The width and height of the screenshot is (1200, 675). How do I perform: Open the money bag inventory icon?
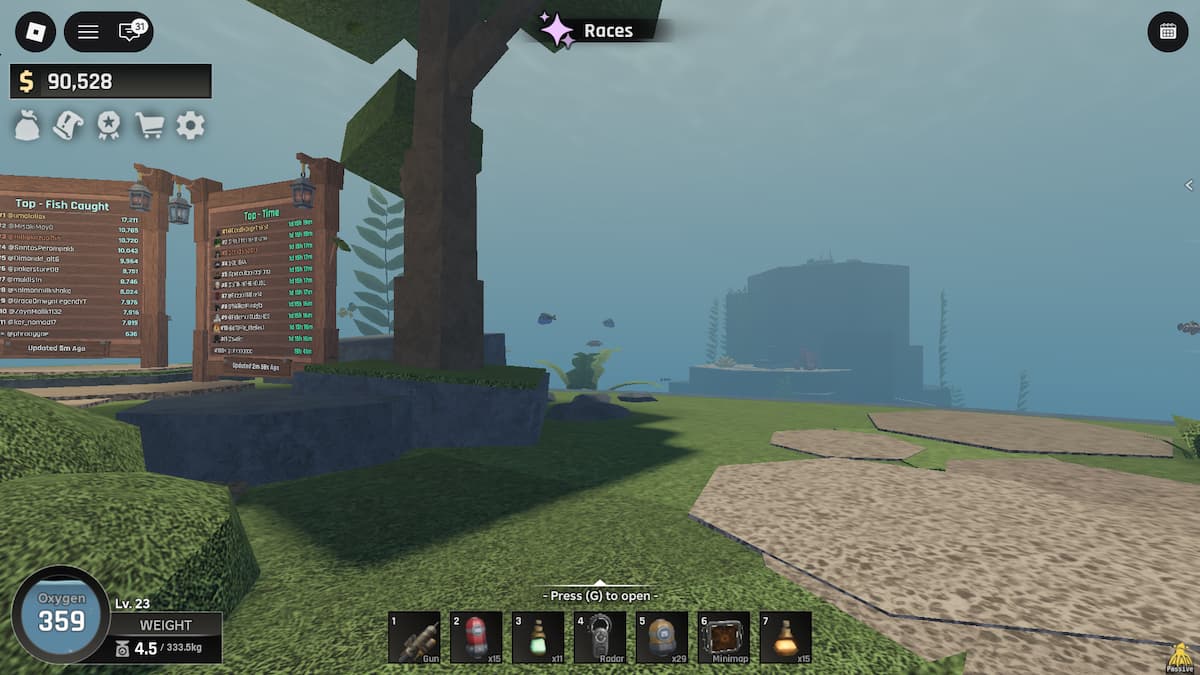pos(28,126)
